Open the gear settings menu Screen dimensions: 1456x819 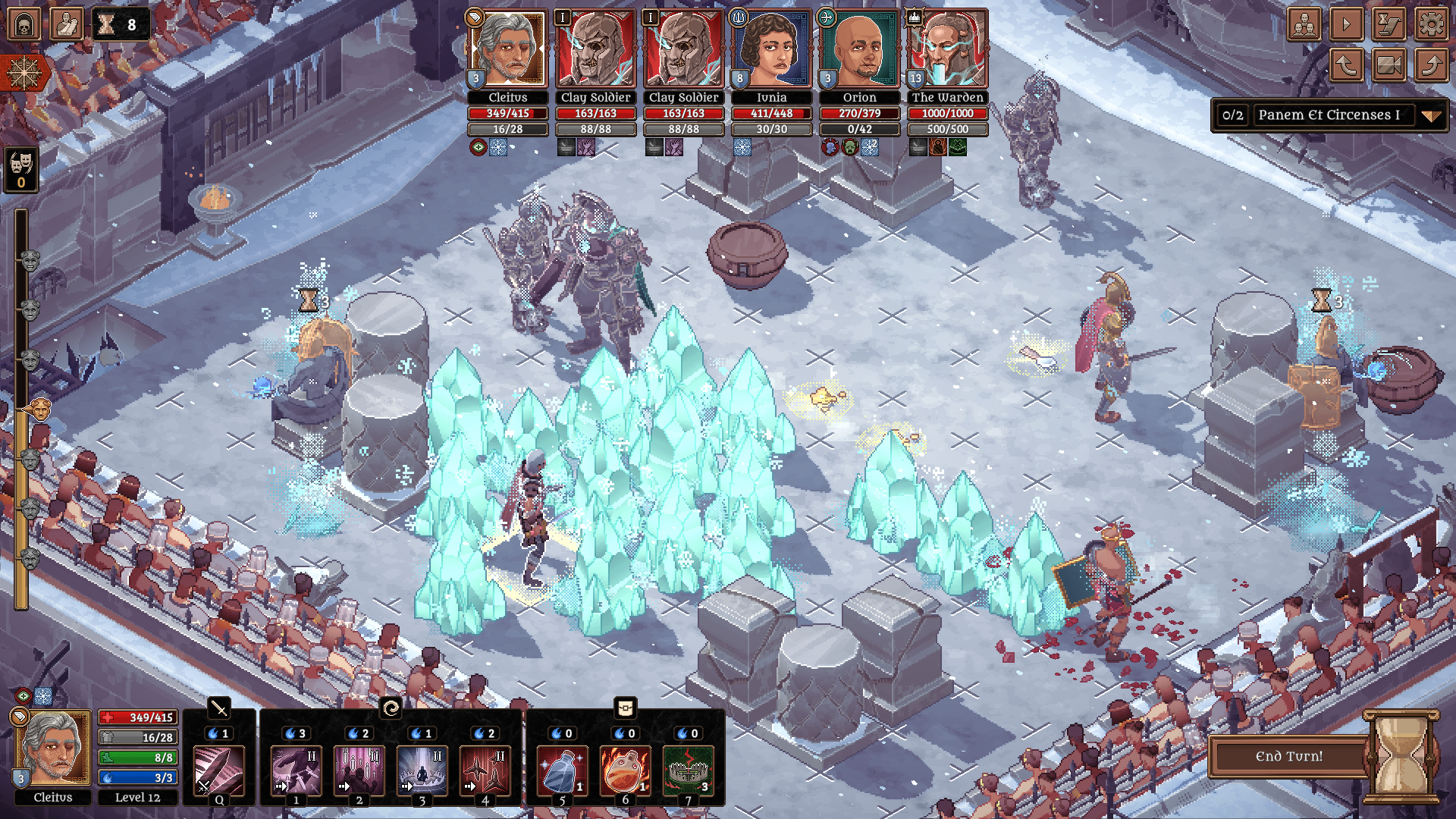1431,25
